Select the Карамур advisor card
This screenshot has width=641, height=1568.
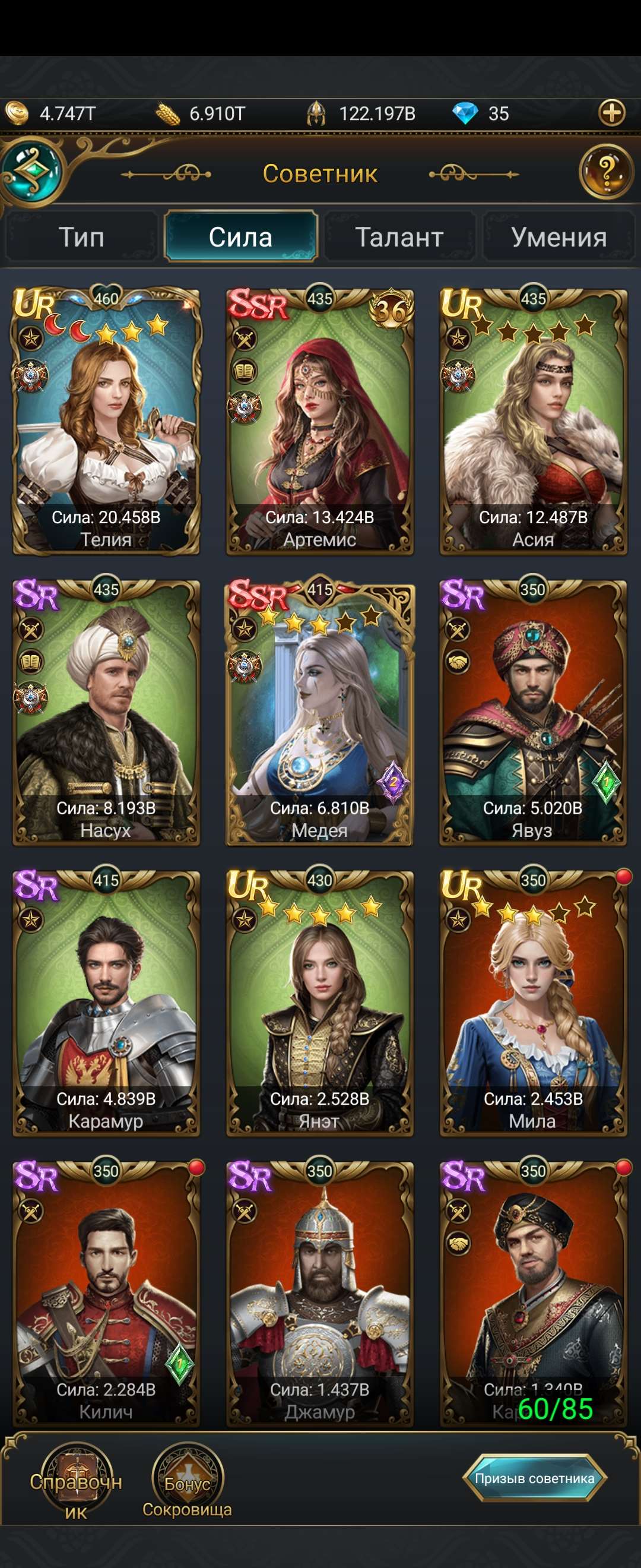(106, 1003)
